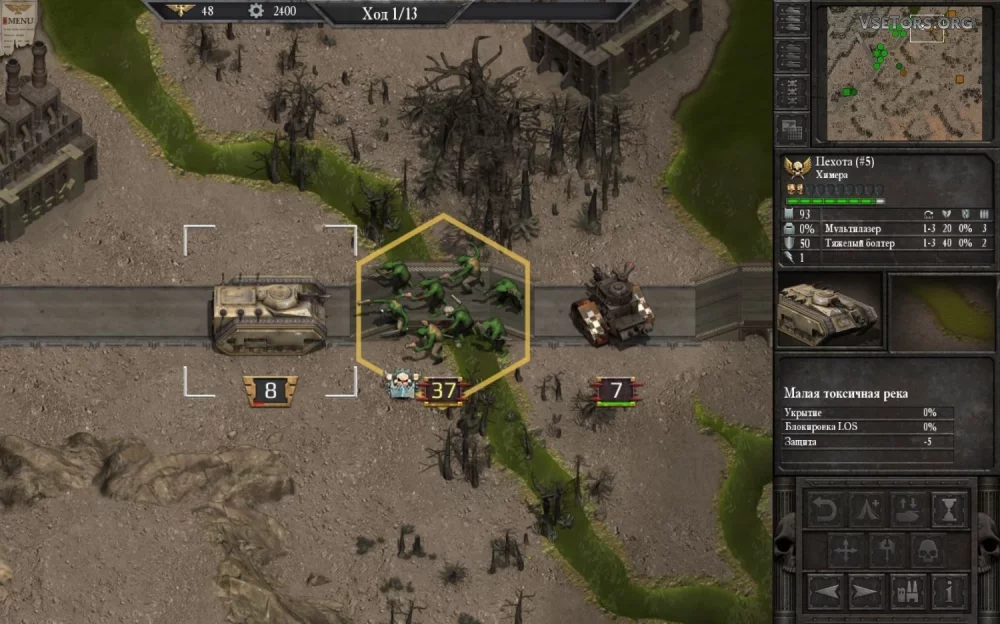The image size is (1000, 624).
Task: Toggle the grid overlay button beside the minimap
Action: (x=792, y=129)
